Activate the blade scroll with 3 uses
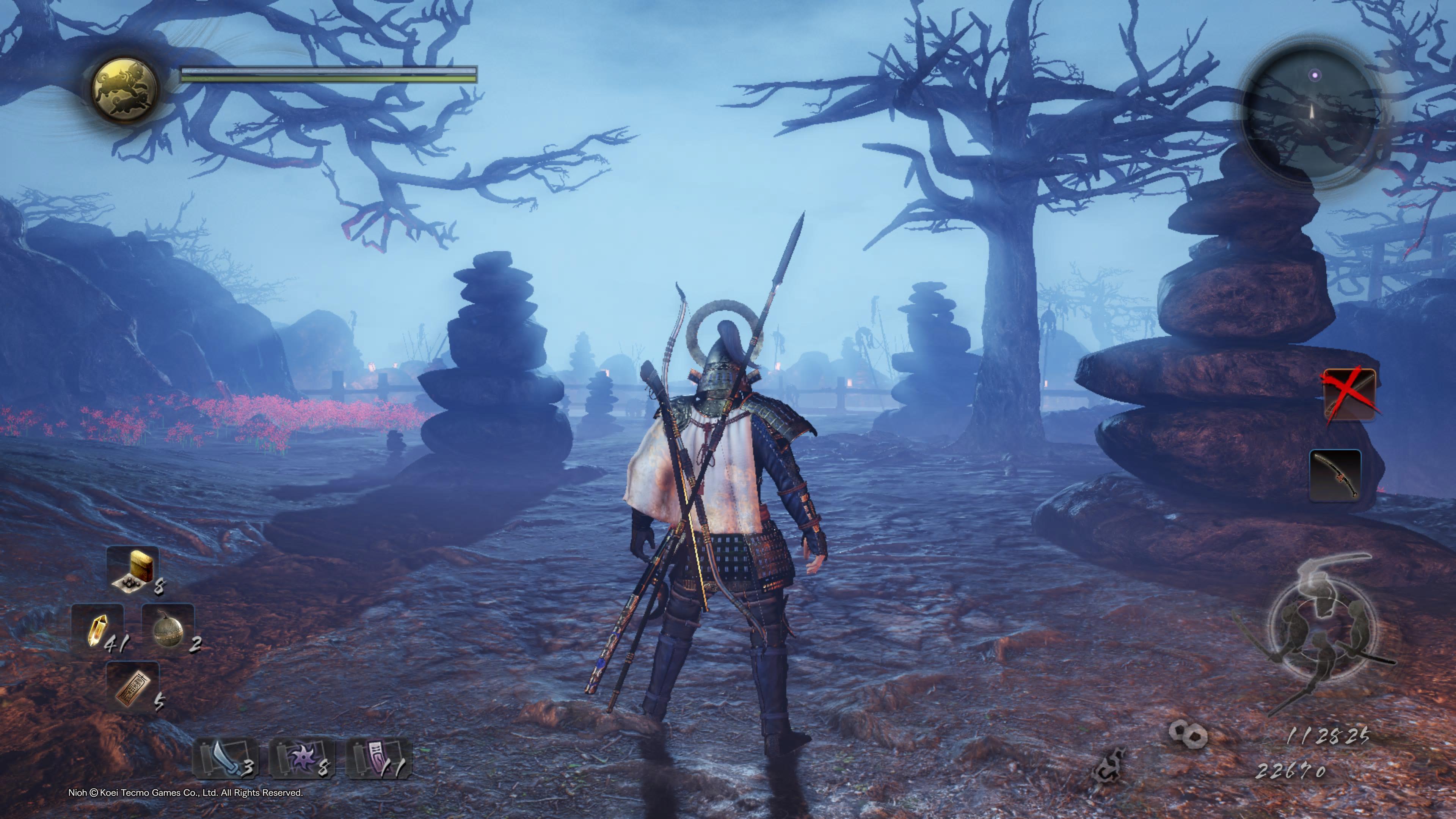This screenshot has width=1456, height=819. (226, 758)
